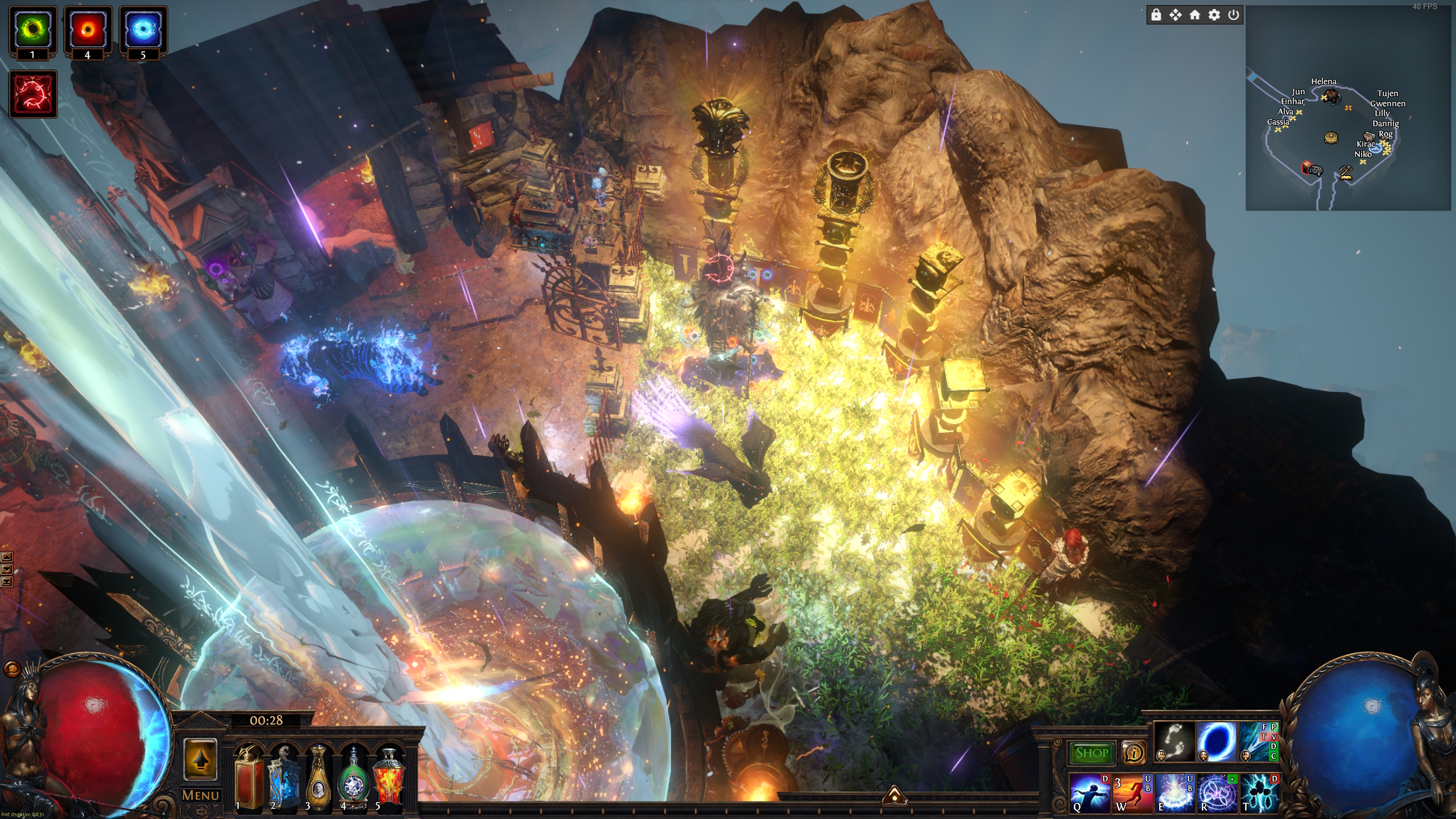The width and height of the screenshot is (1456, 819).
Task: Use the blue serpent flask in slot 2
Action: pyautogui.click(x=284, y=777)
